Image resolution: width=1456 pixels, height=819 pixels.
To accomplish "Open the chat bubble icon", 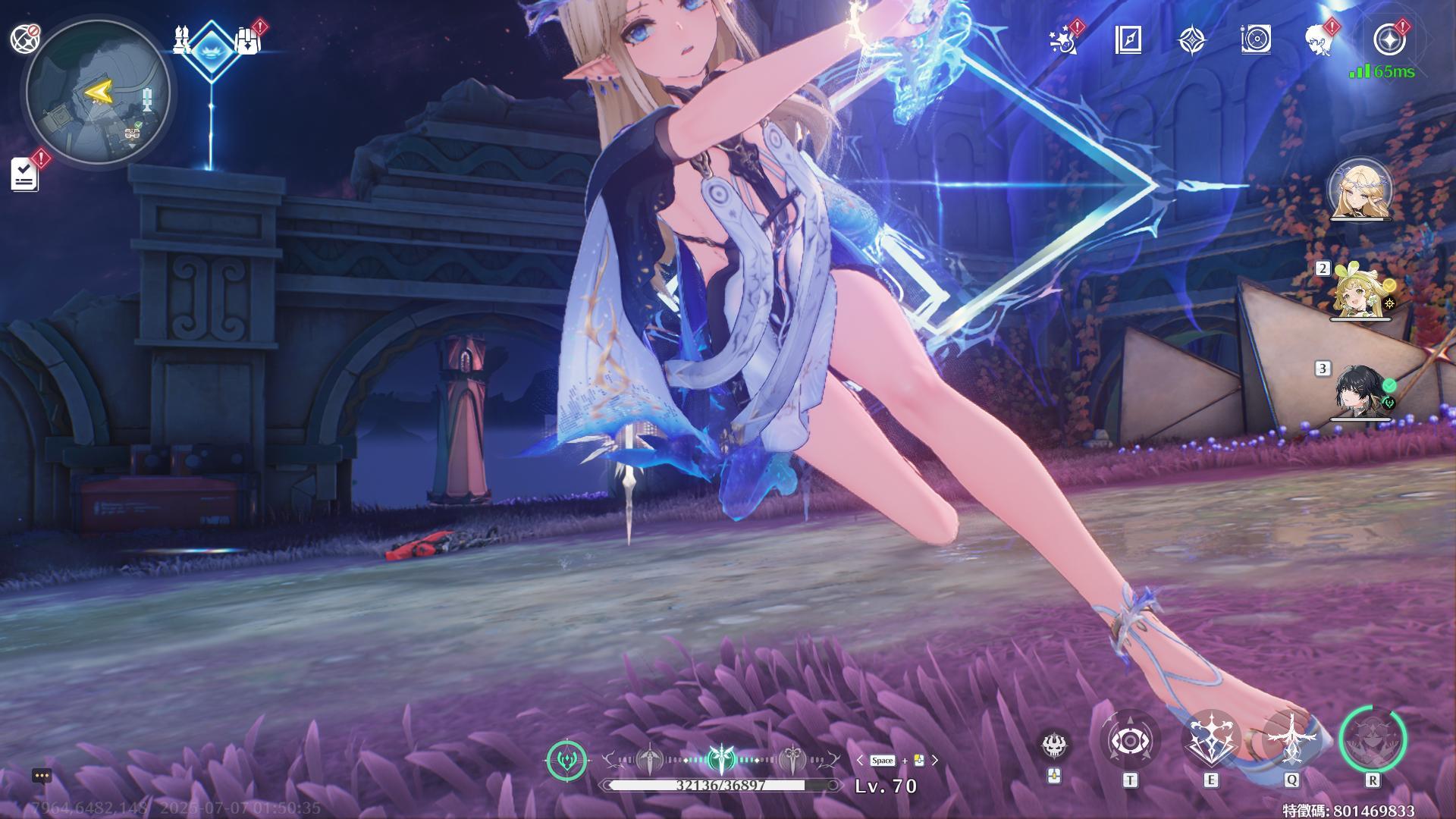I will tap(42, 776).
